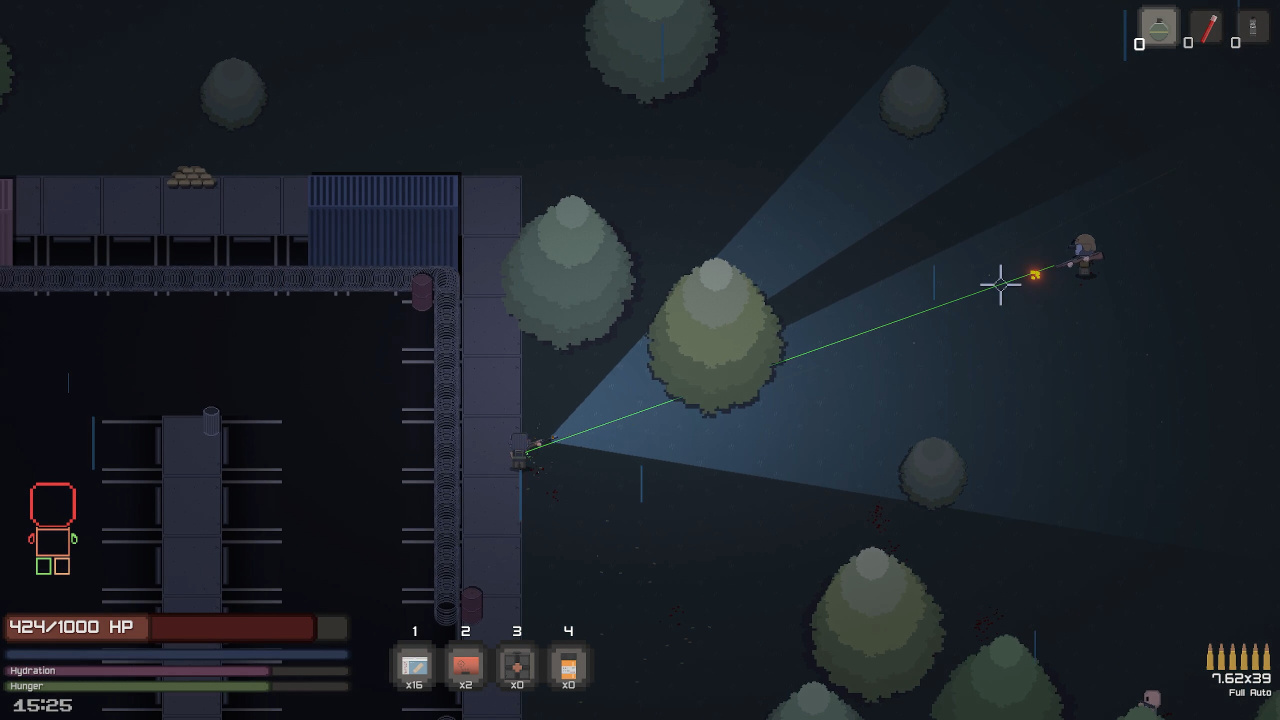Select the red flare stick slot
This screenshot has height=720, width=1280.
(x=1208, y=28)
